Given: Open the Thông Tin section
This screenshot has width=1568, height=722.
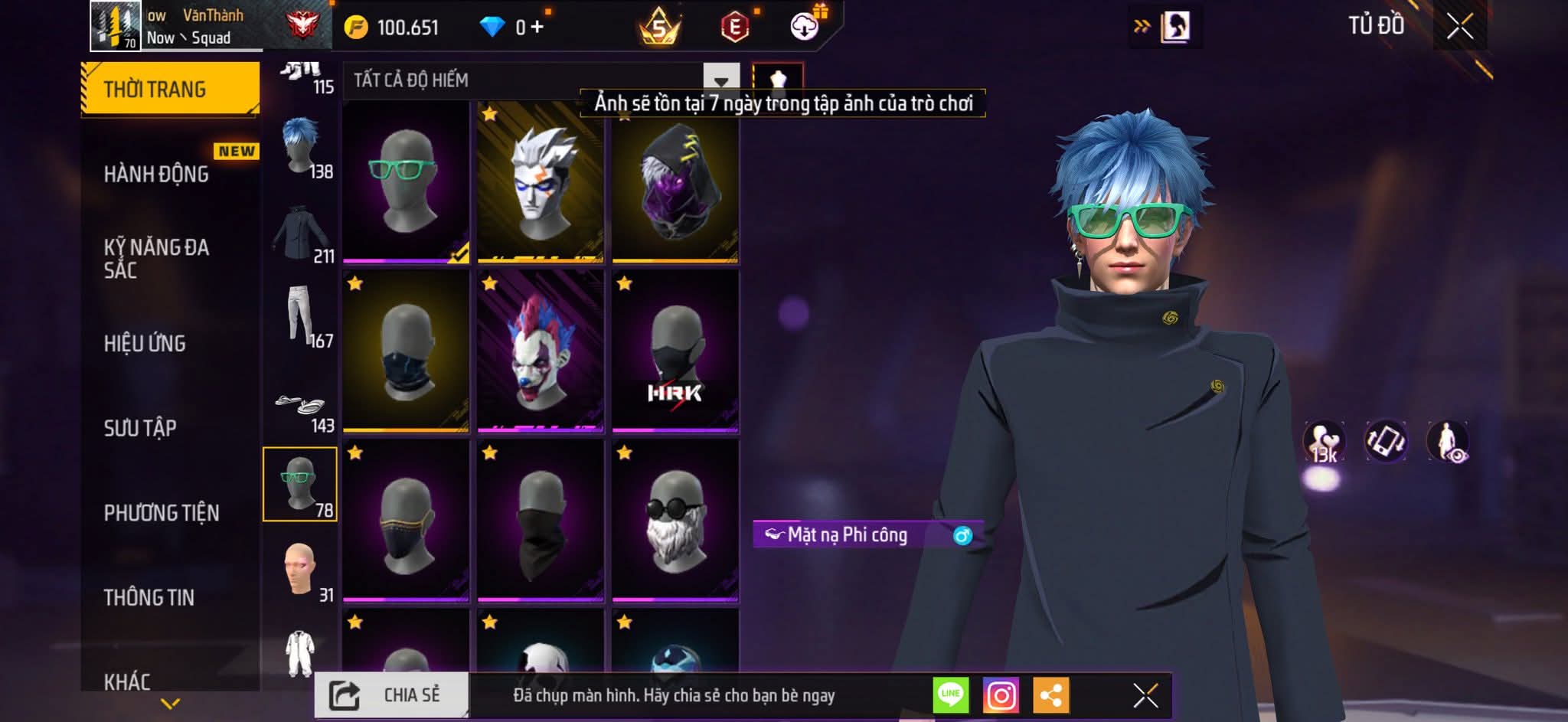Looking at the screenshot, I should tap(149, 596).
